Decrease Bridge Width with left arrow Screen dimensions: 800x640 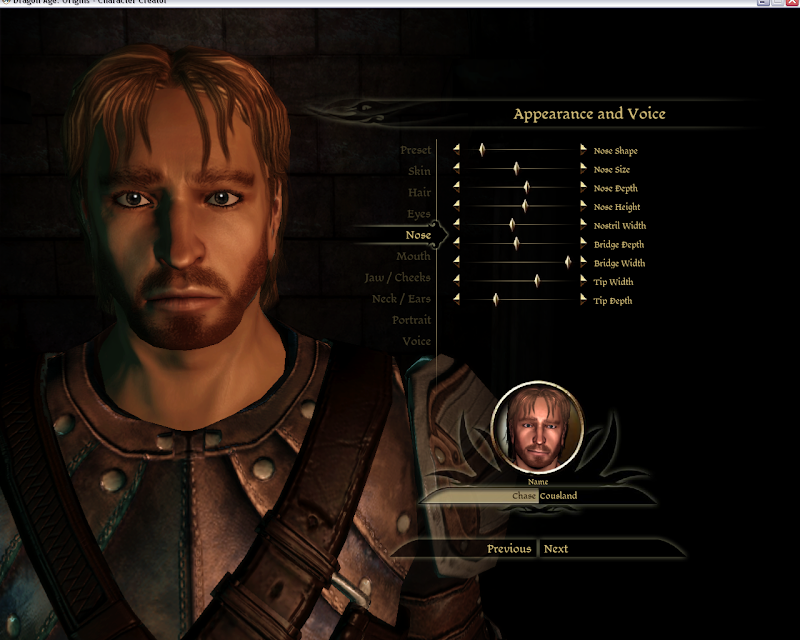pyautogui.click(x=457, y=262)
